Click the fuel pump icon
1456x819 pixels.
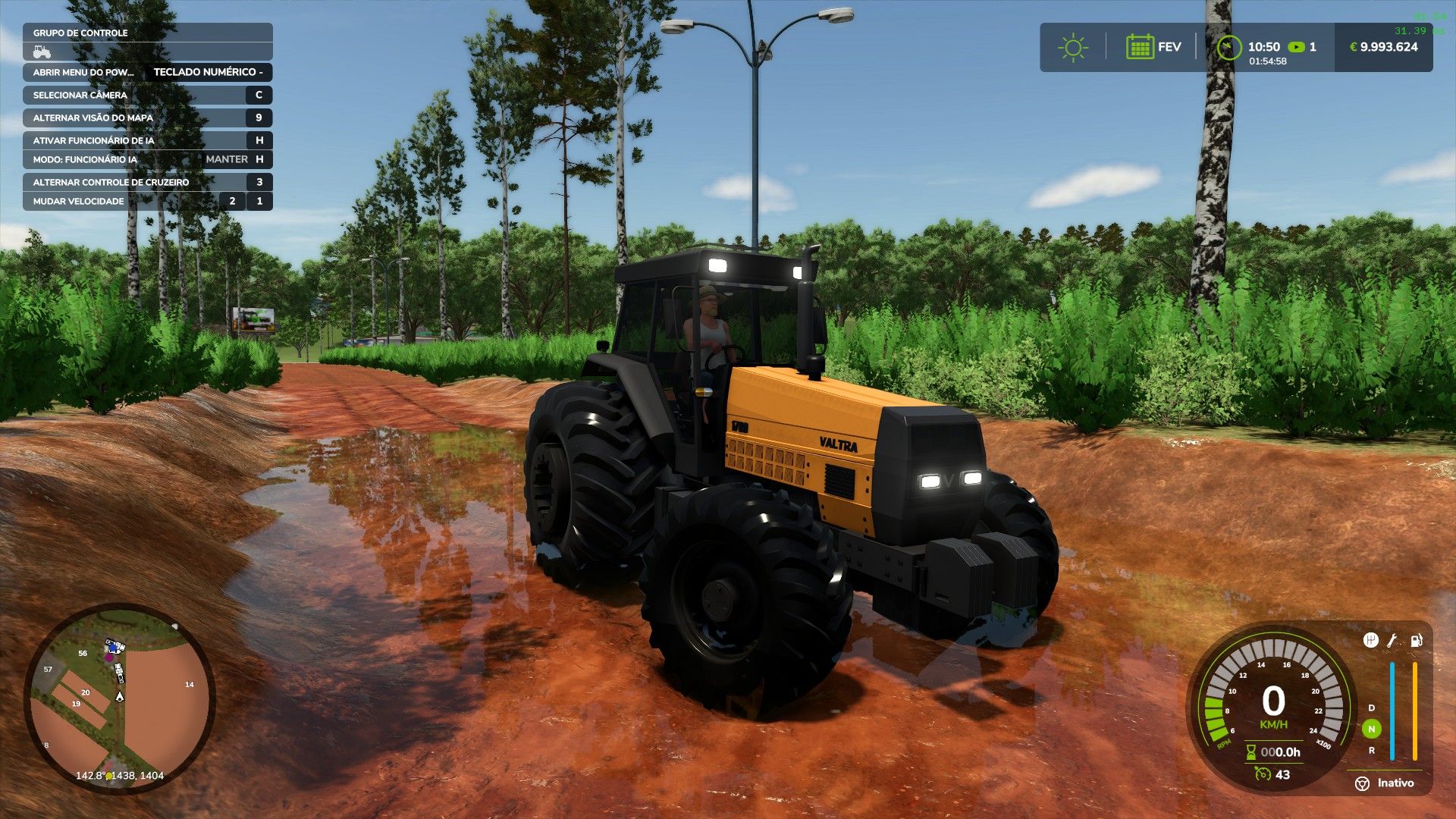click(x=1416, y=641)
